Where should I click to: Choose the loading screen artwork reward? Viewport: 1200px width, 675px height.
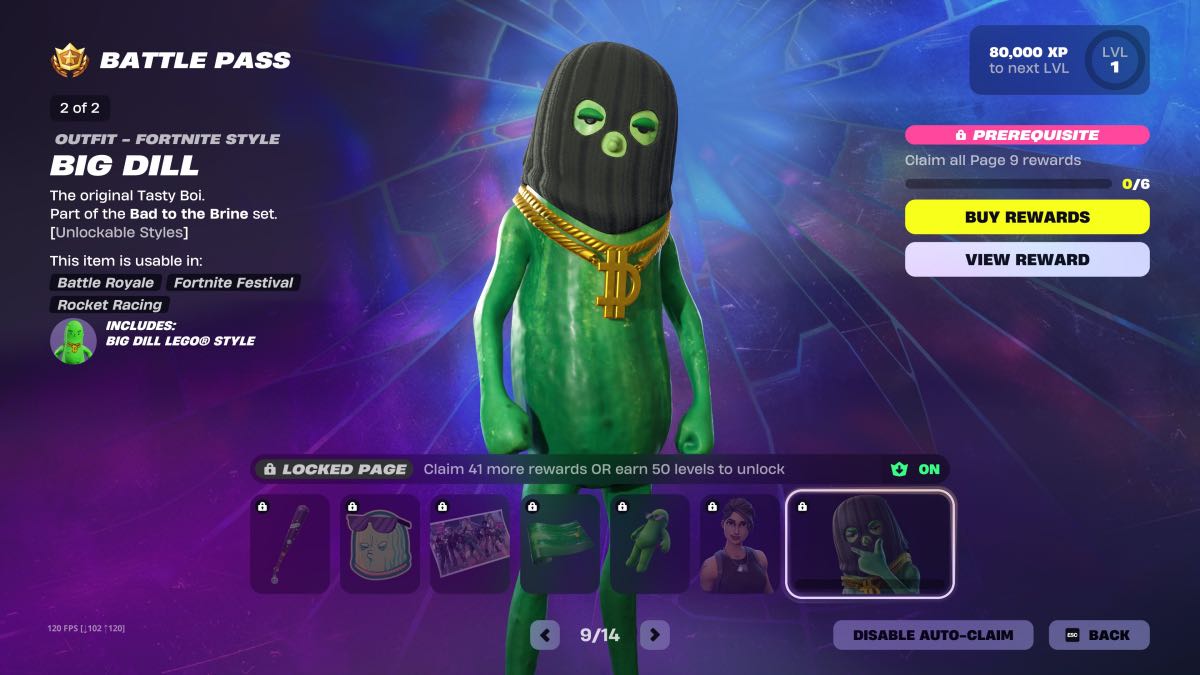tap(469, 543)
